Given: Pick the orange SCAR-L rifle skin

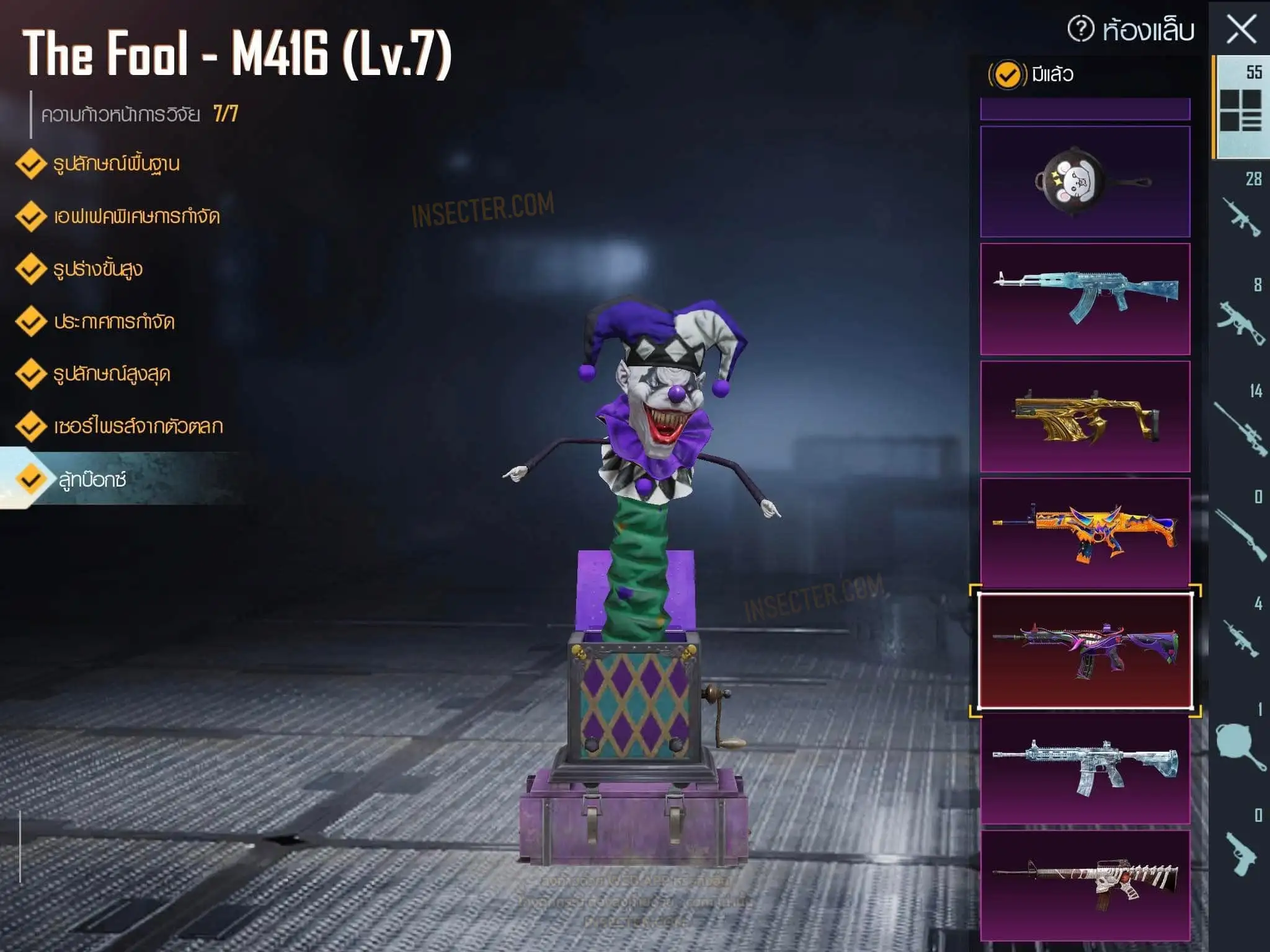Looking at the screenshot, I should coord(1085,533).
